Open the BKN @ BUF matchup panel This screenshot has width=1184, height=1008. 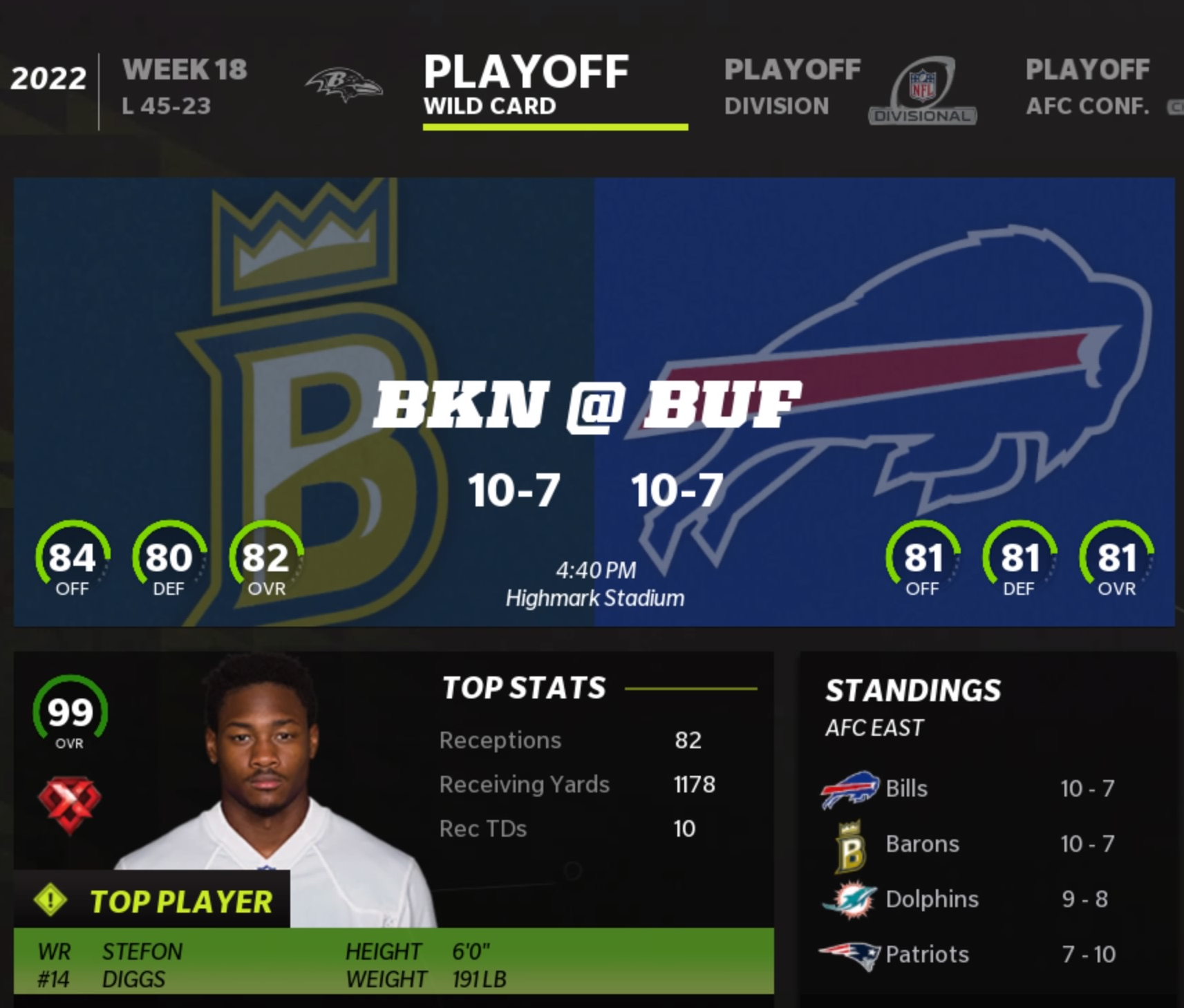click(x=594, y=401)
